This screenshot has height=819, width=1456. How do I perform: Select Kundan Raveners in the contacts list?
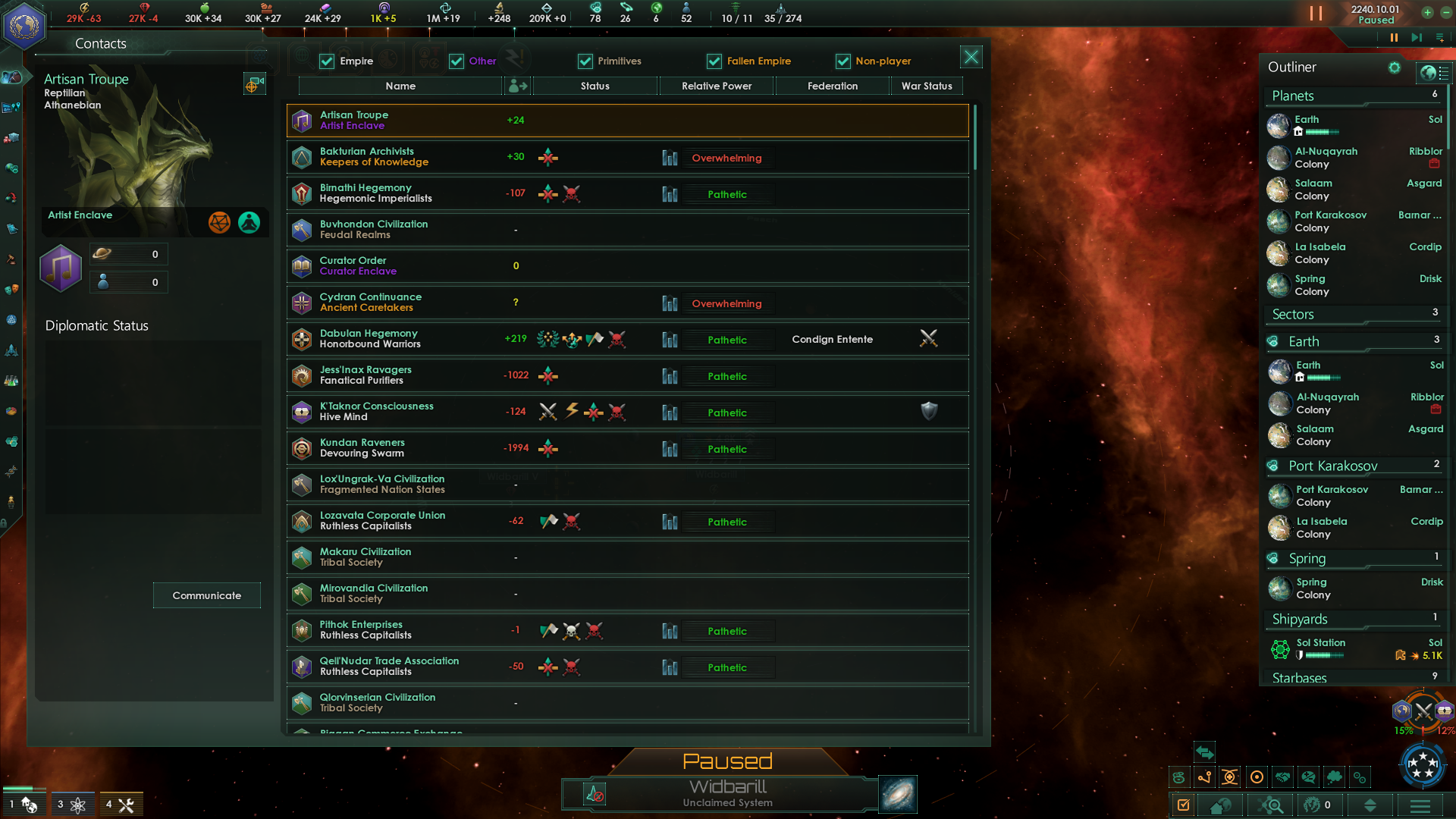click(x=627, y=448)
